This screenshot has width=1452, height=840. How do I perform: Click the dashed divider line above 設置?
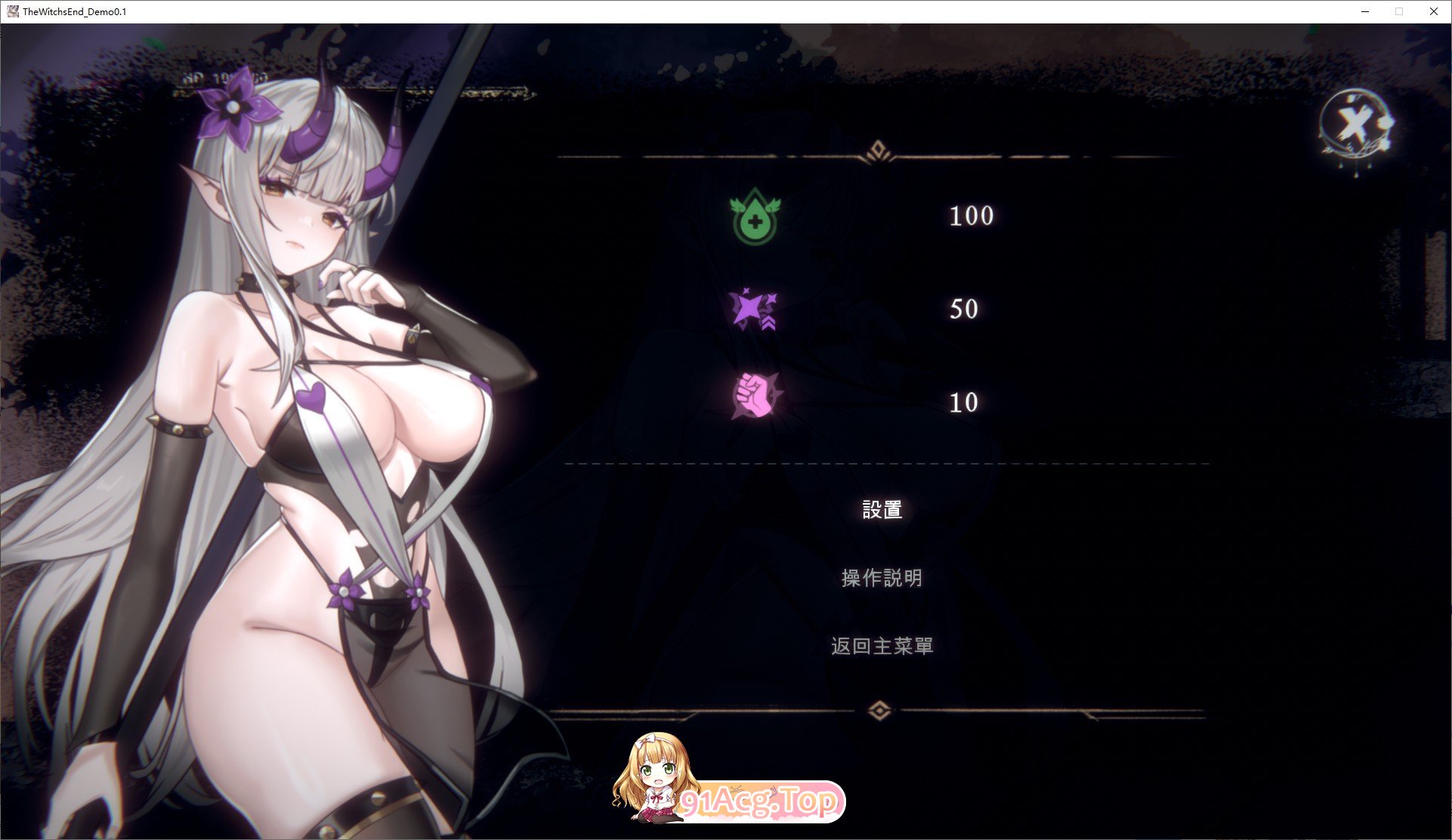pos(884,462)
